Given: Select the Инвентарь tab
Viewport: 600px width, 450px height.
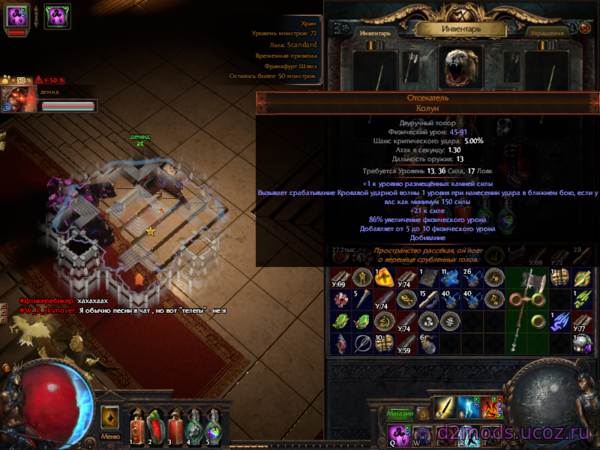Looking at the screenshot, I should (x=371, y=32).
